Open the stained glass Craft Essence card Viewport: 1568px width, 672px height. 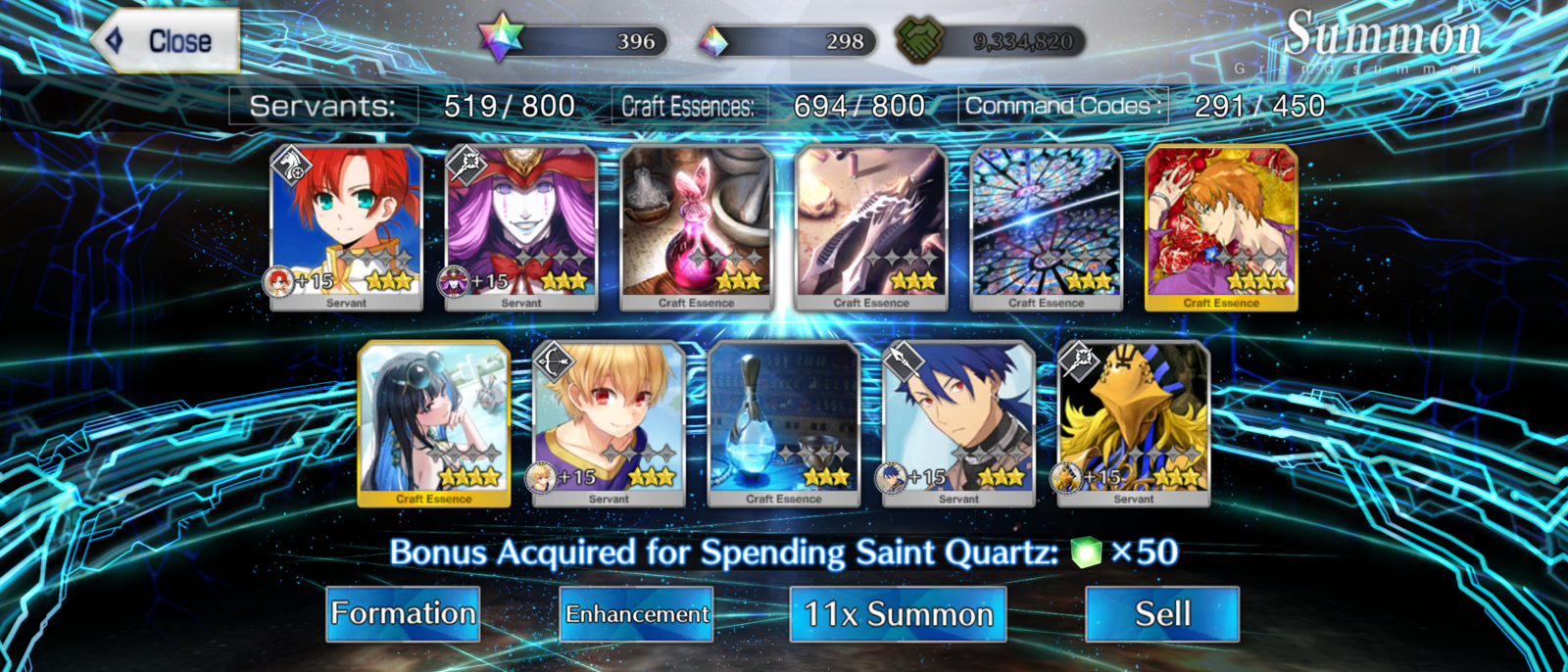point(1046,227)
